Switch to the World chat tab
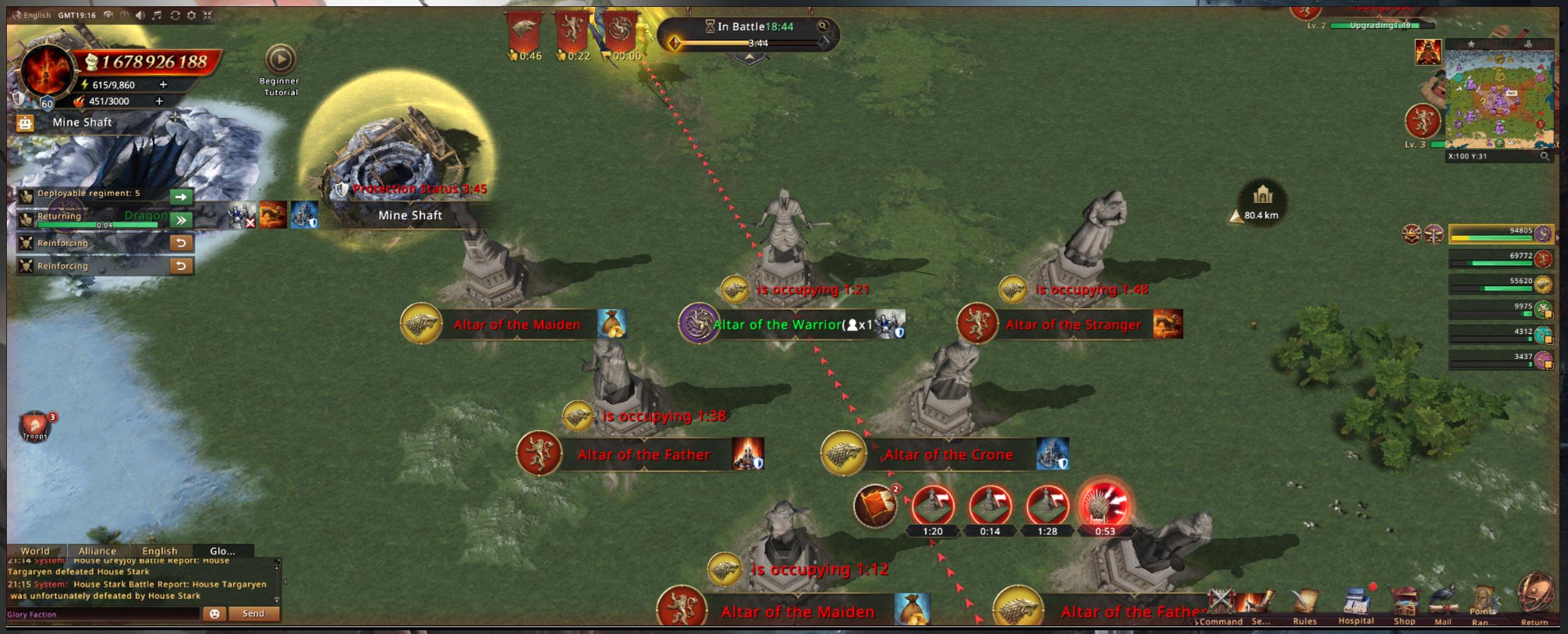1568x634 pixels. click(x=35, y=551)
